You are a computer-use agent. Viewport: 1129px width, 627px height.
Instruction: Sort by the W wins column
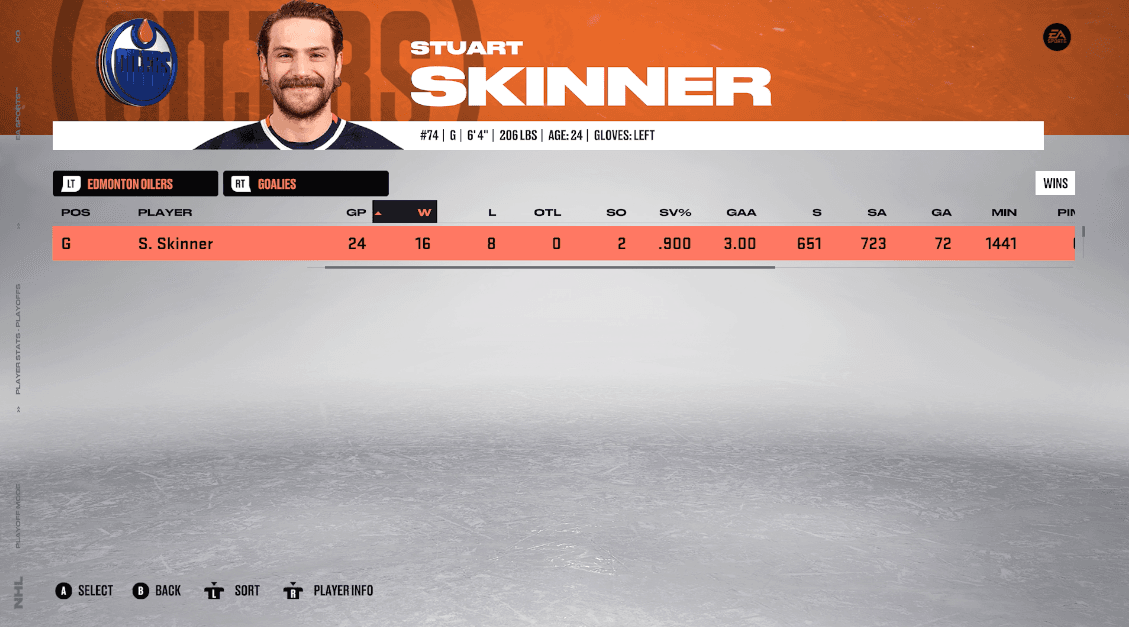click(x=424, y=212)
